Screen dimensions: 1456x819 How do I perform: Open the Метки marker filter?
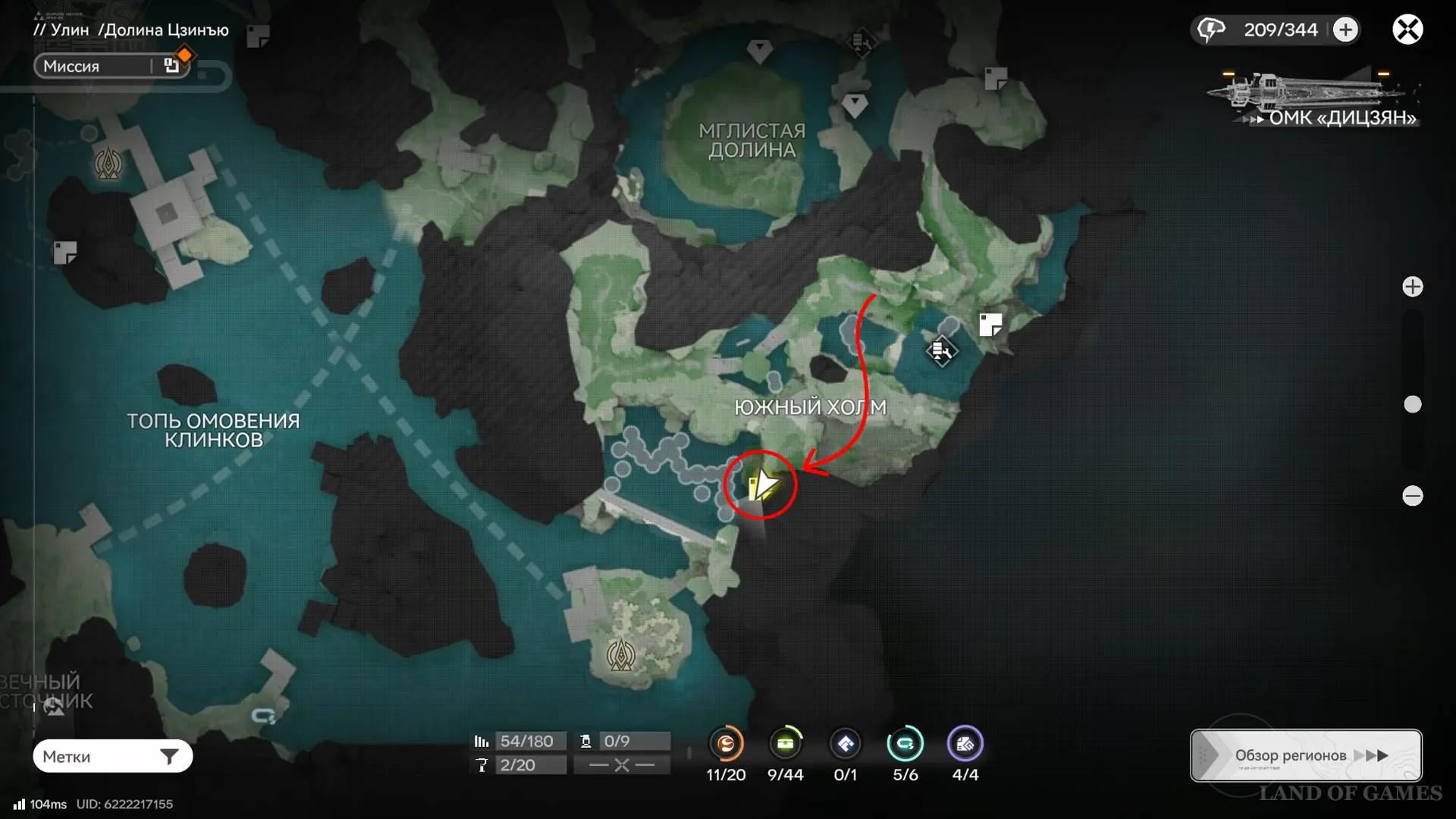[x=112, y=756]
